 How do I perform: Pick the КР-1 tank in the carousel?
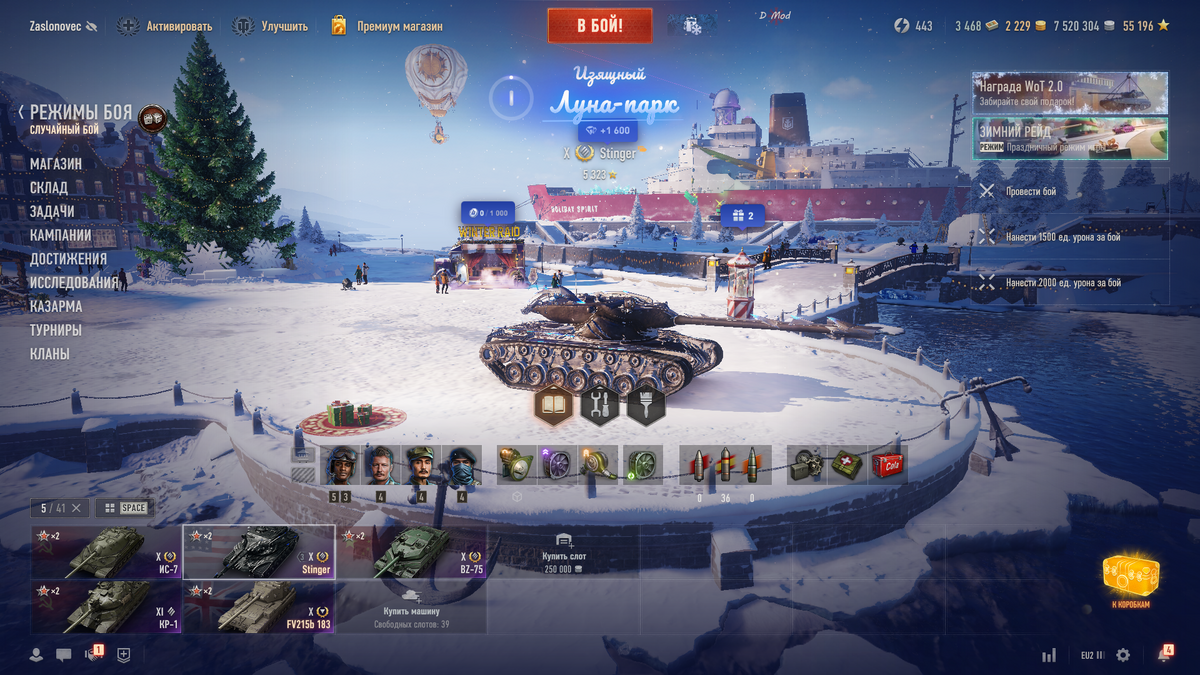pyautogui.click(x=106, y=607)
